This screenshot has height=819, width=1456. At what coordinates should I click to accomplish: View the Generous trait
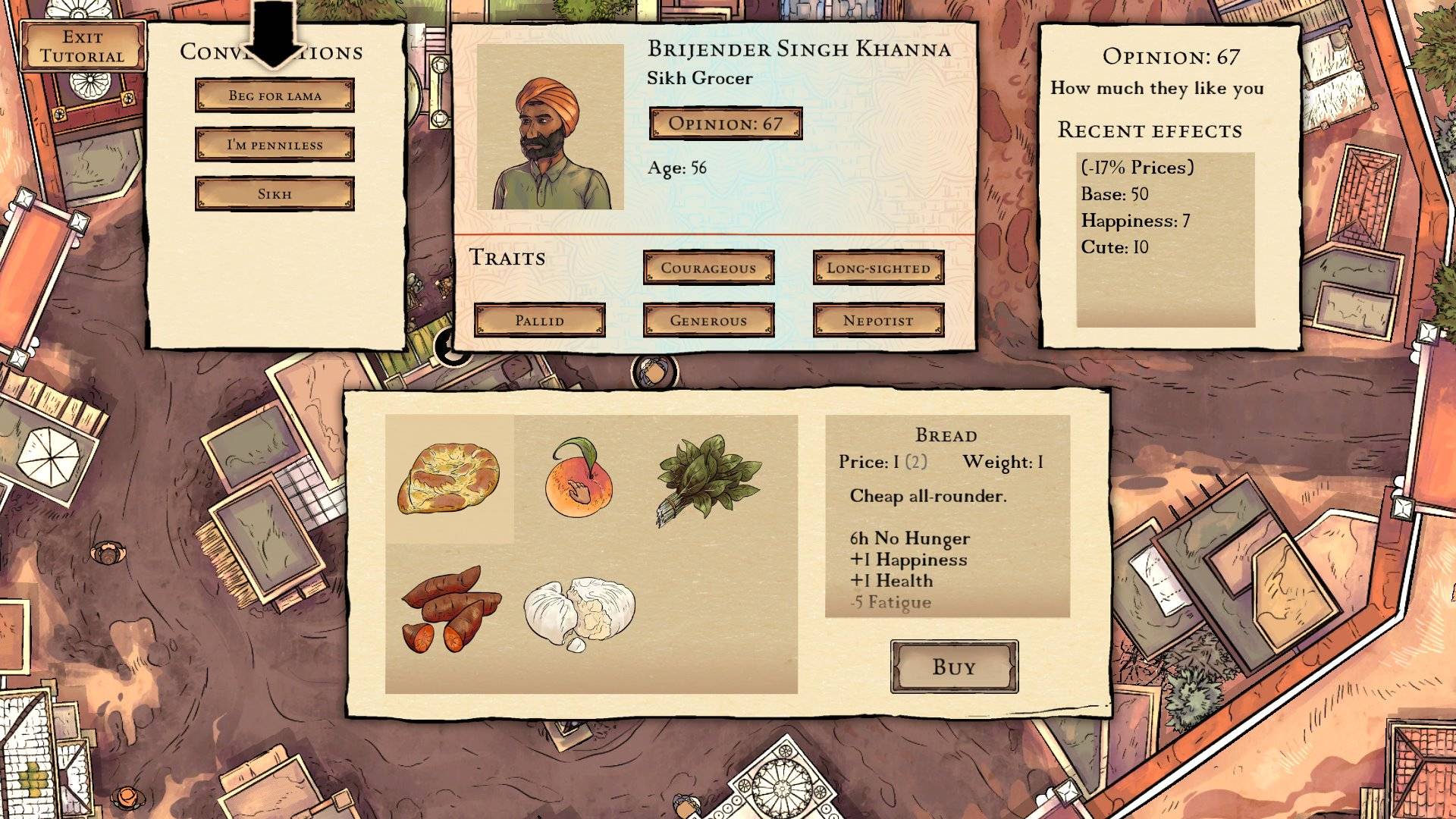pyautogui.click(x=708, y=320)
